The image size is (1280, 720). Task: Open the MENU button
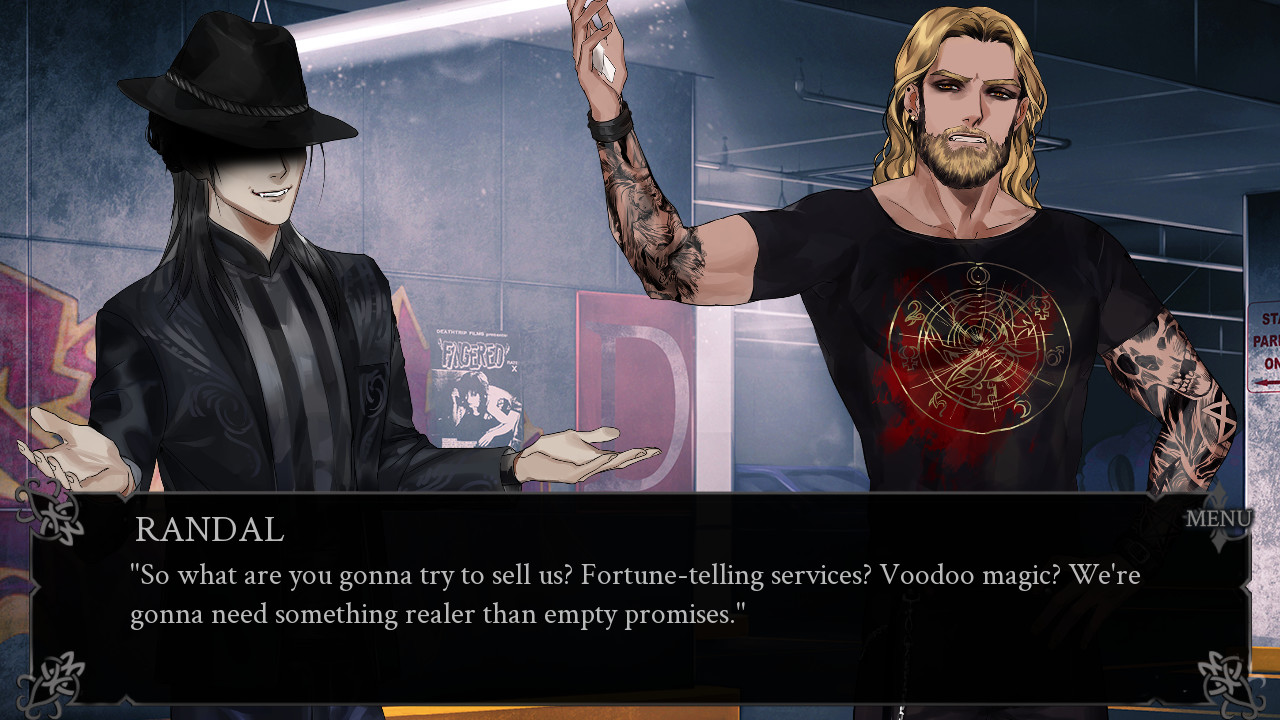(x=1218, y=519)
